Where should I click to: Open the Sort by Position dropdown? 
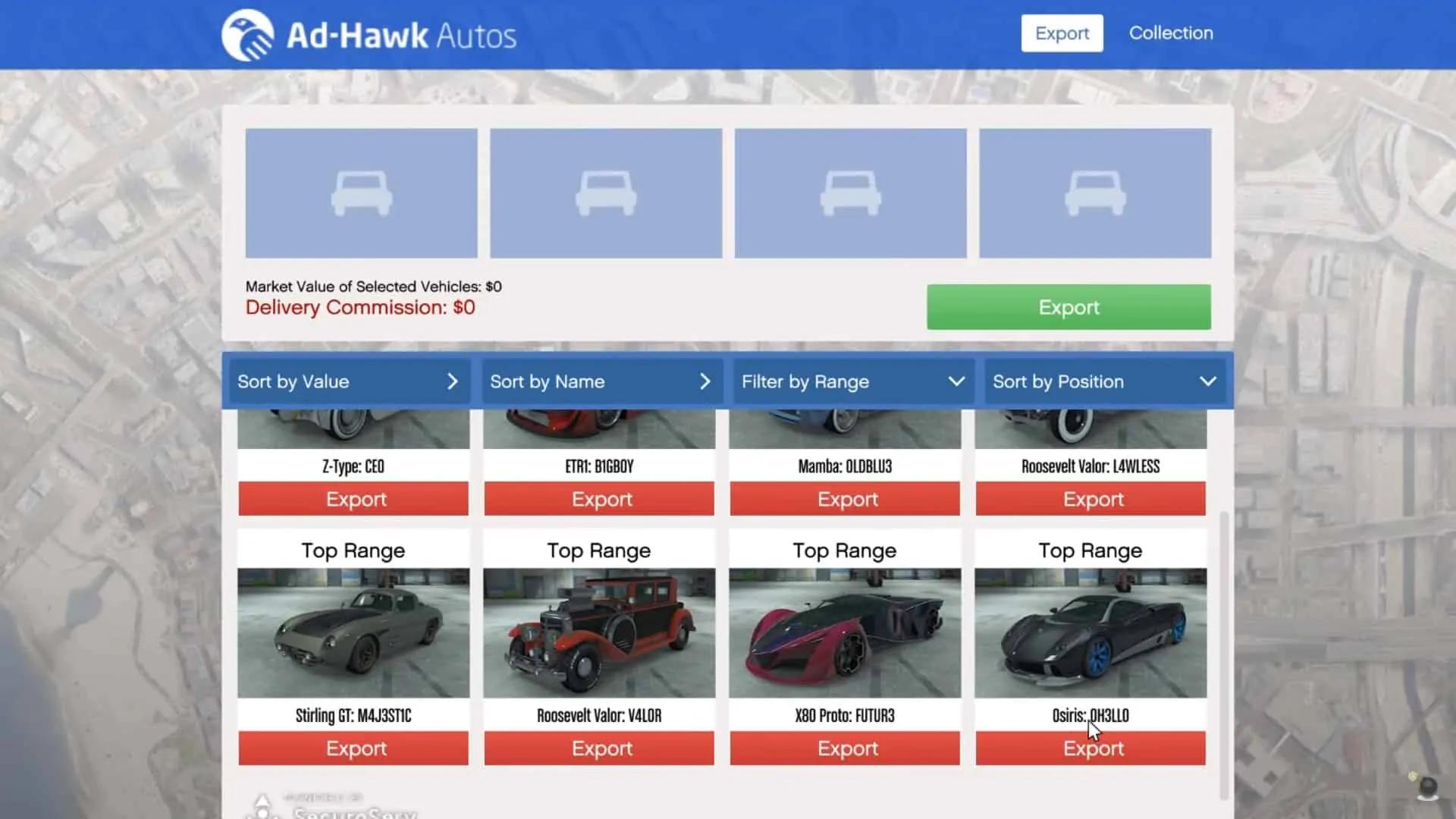click(x=1104, y=381)
